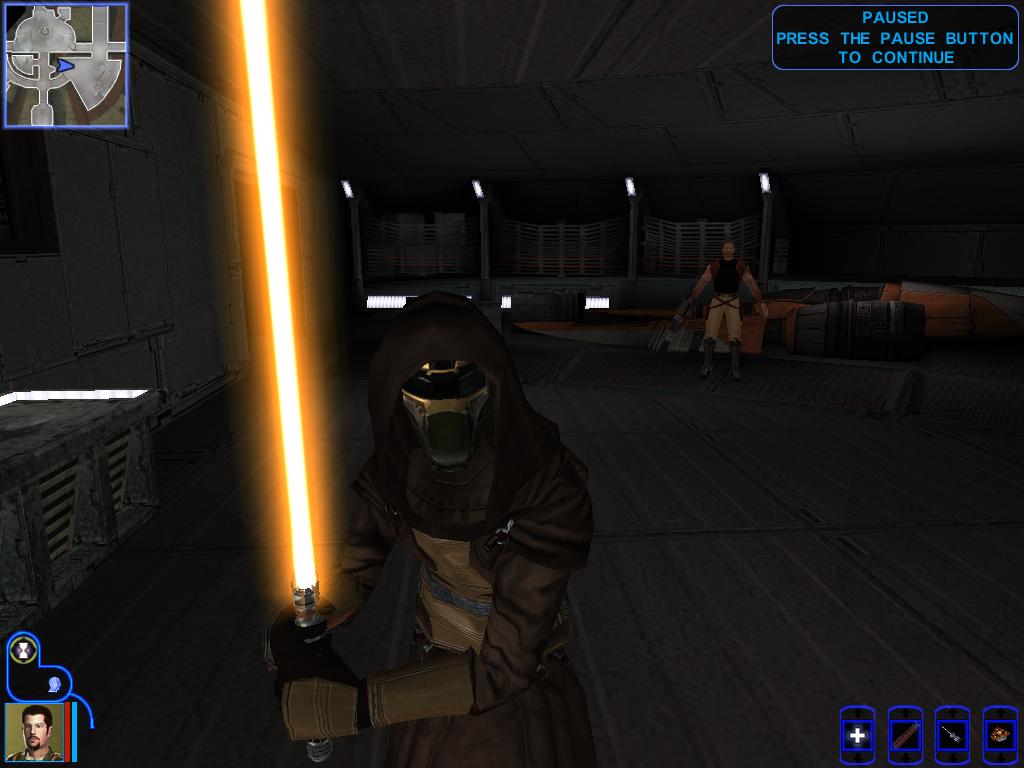Viewport: 1024px width, 768px height.
Task: Use the medpac white cross slot
Action: tap(857, 737)
